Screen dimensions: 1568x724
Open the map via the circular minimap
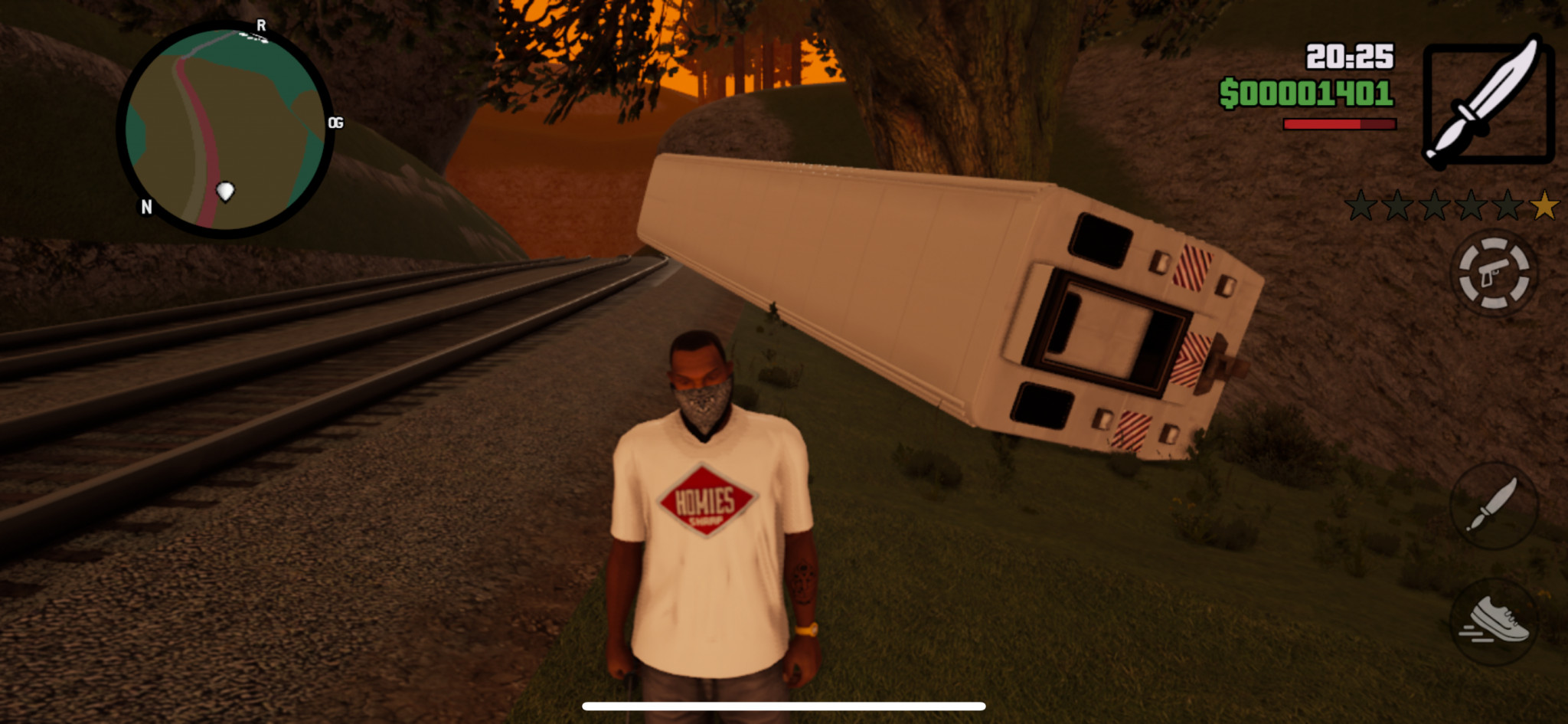pos(225,130)
